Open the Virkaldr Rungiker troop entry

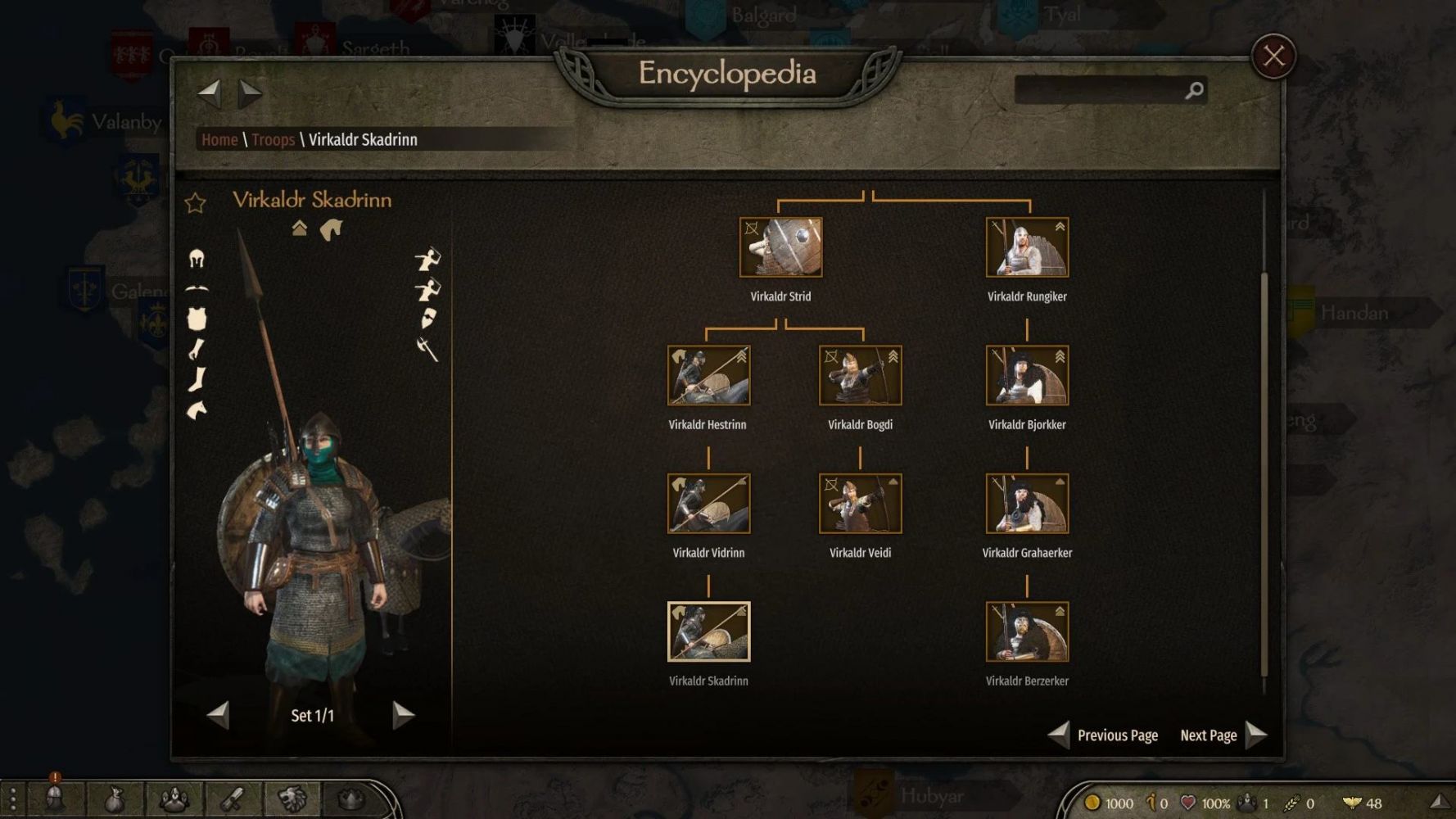pos(1027,247)
